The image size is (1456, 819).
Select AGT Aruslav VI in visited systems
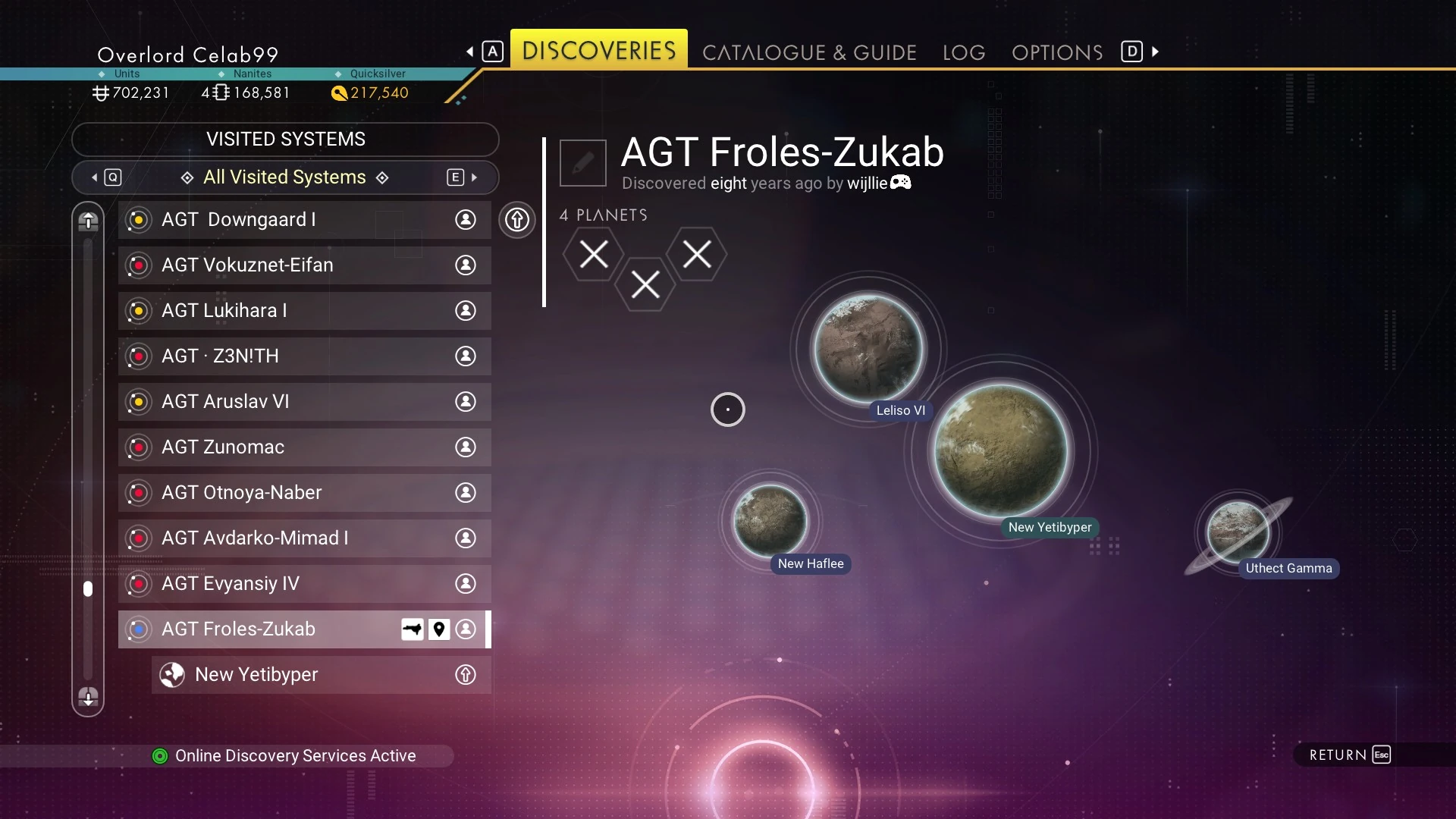tap(304, 402)
